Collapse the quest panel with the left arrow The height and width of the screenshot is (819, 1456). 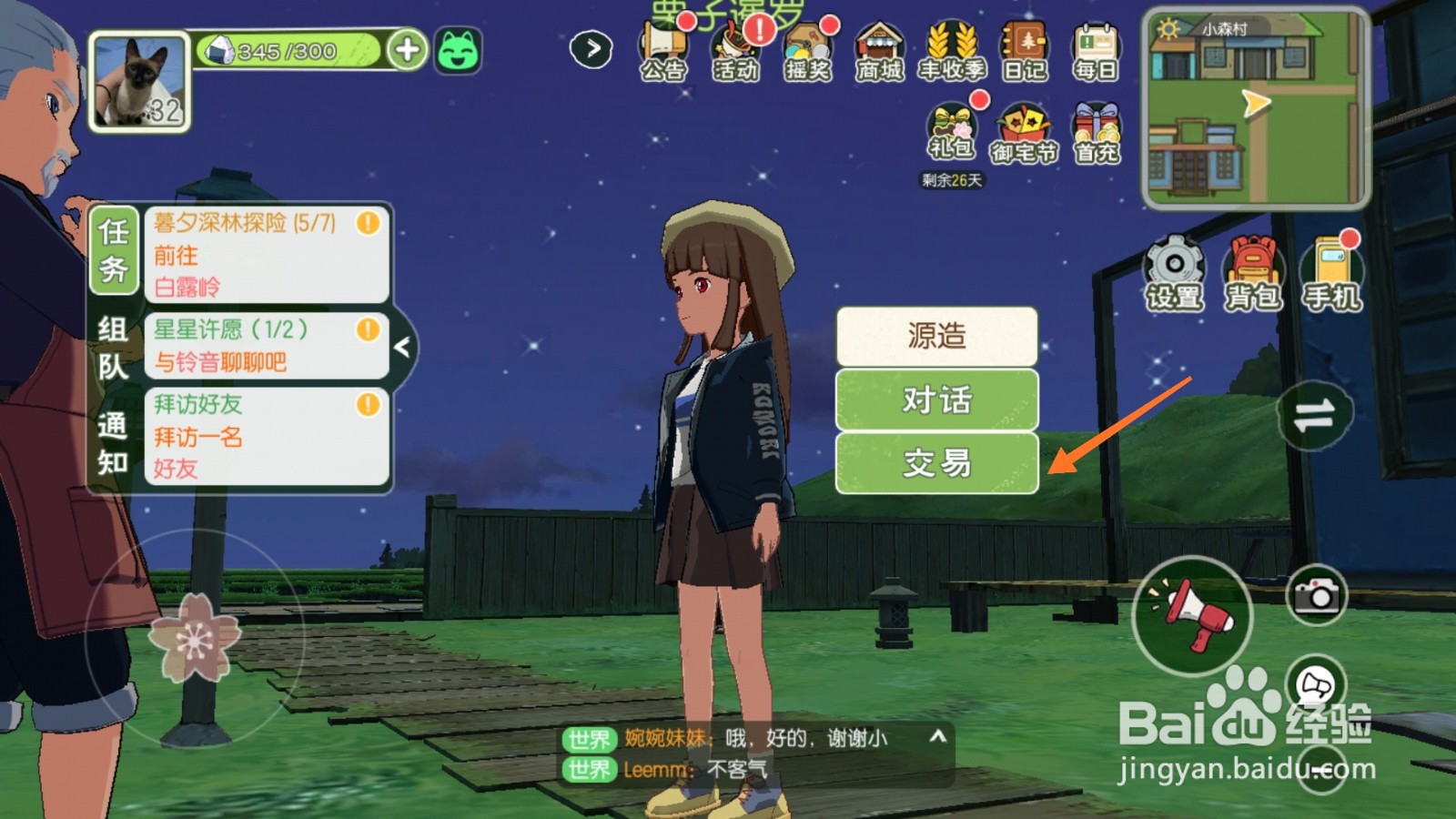pos(403,346)
